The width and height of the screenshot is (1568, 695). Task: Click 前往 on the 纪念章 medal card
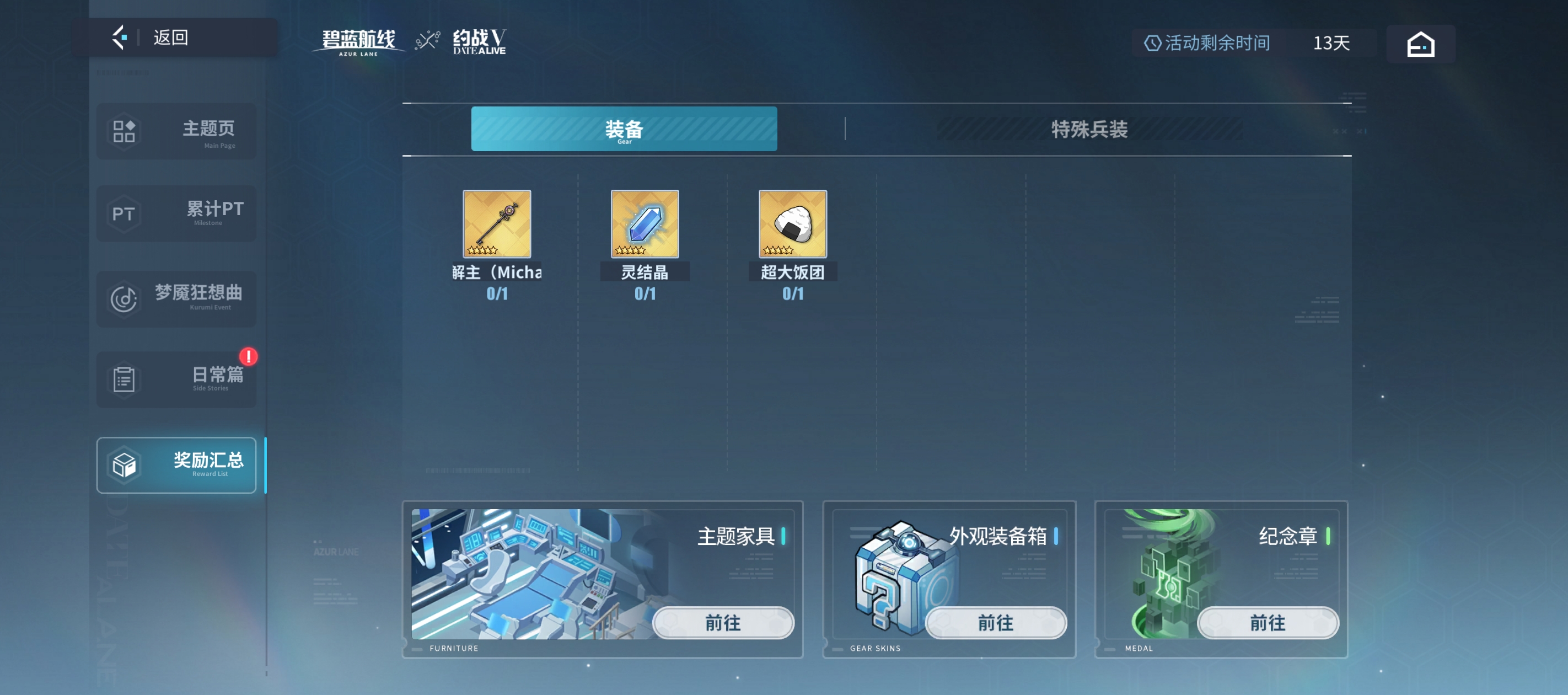point(1268,623)
